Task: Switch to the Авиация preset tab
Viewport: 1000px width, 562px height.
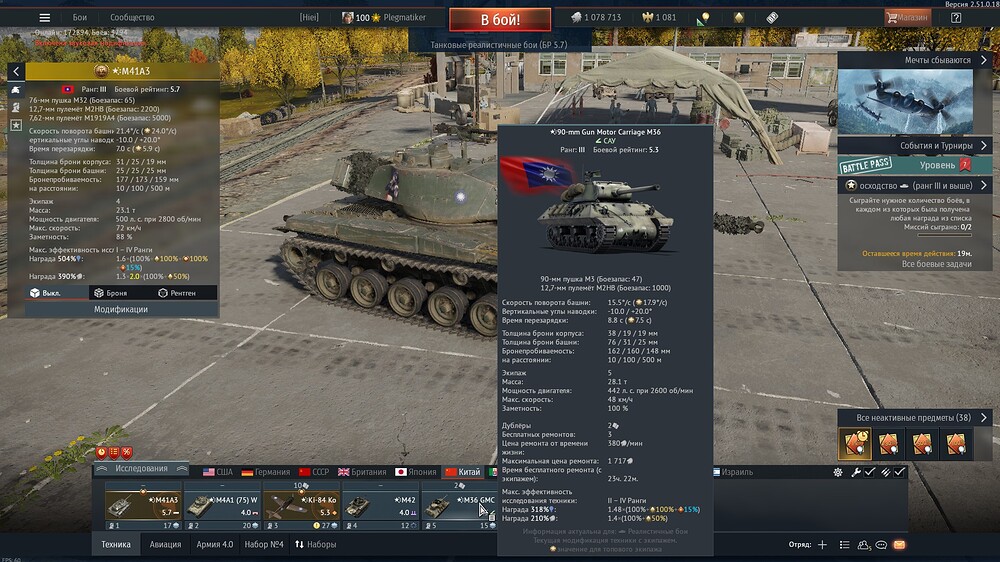Action: [x=165, y=545]
